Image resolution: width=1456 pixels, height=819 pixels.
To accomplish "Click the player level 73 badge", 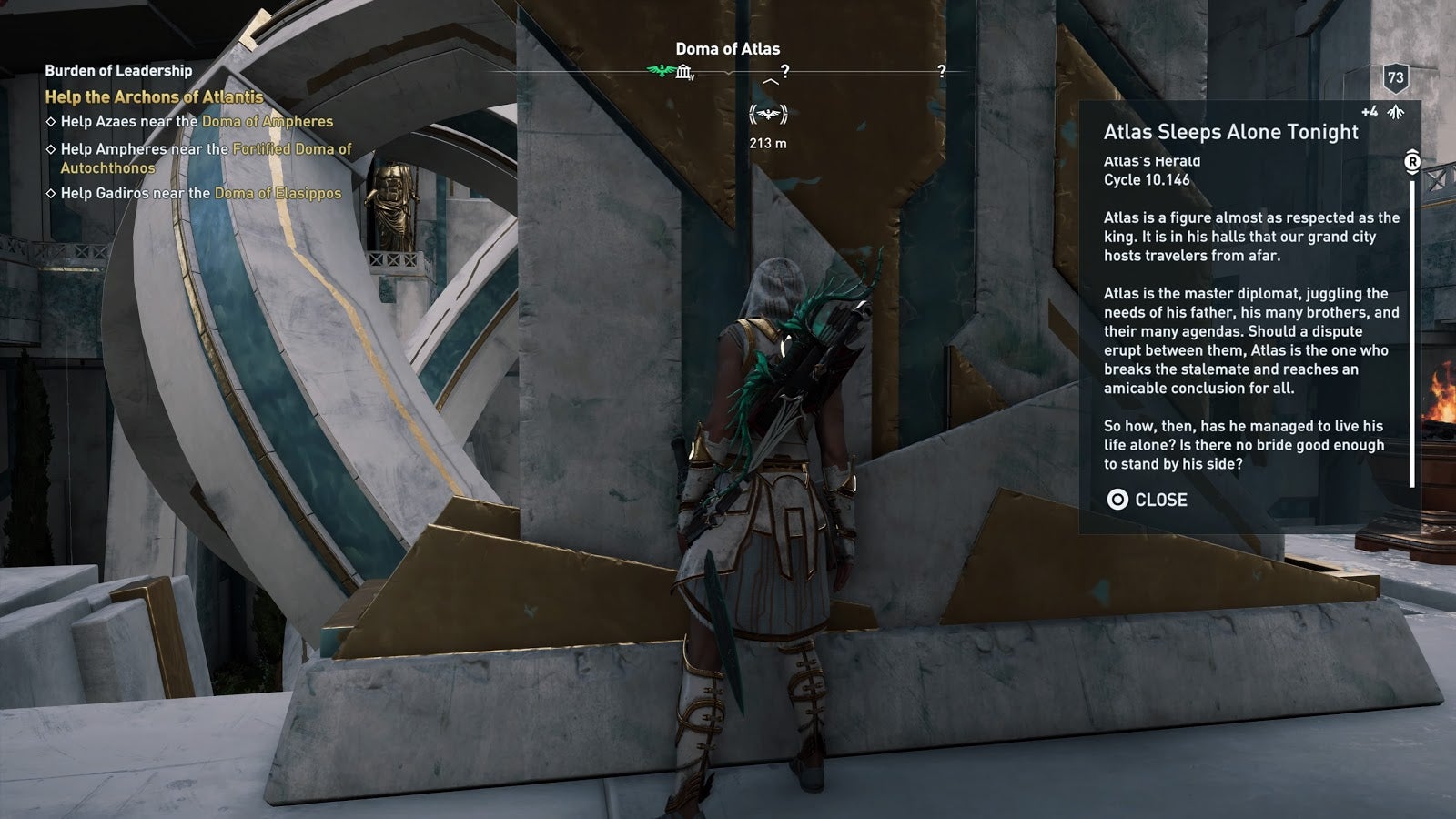I will click(x=1395, y=78).
